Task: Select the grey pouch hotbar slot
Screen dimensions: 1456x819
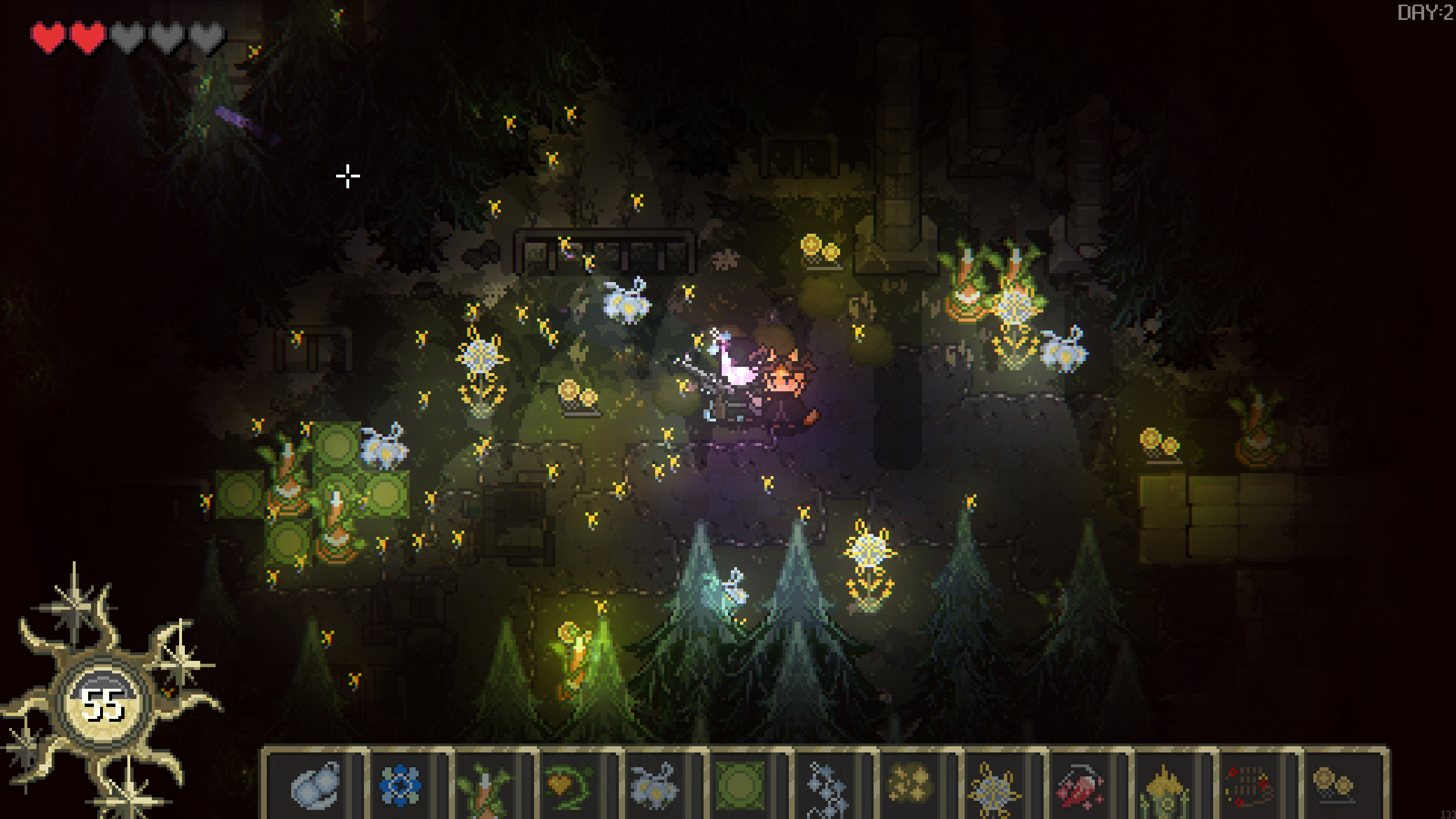Action: click(315, 785)
